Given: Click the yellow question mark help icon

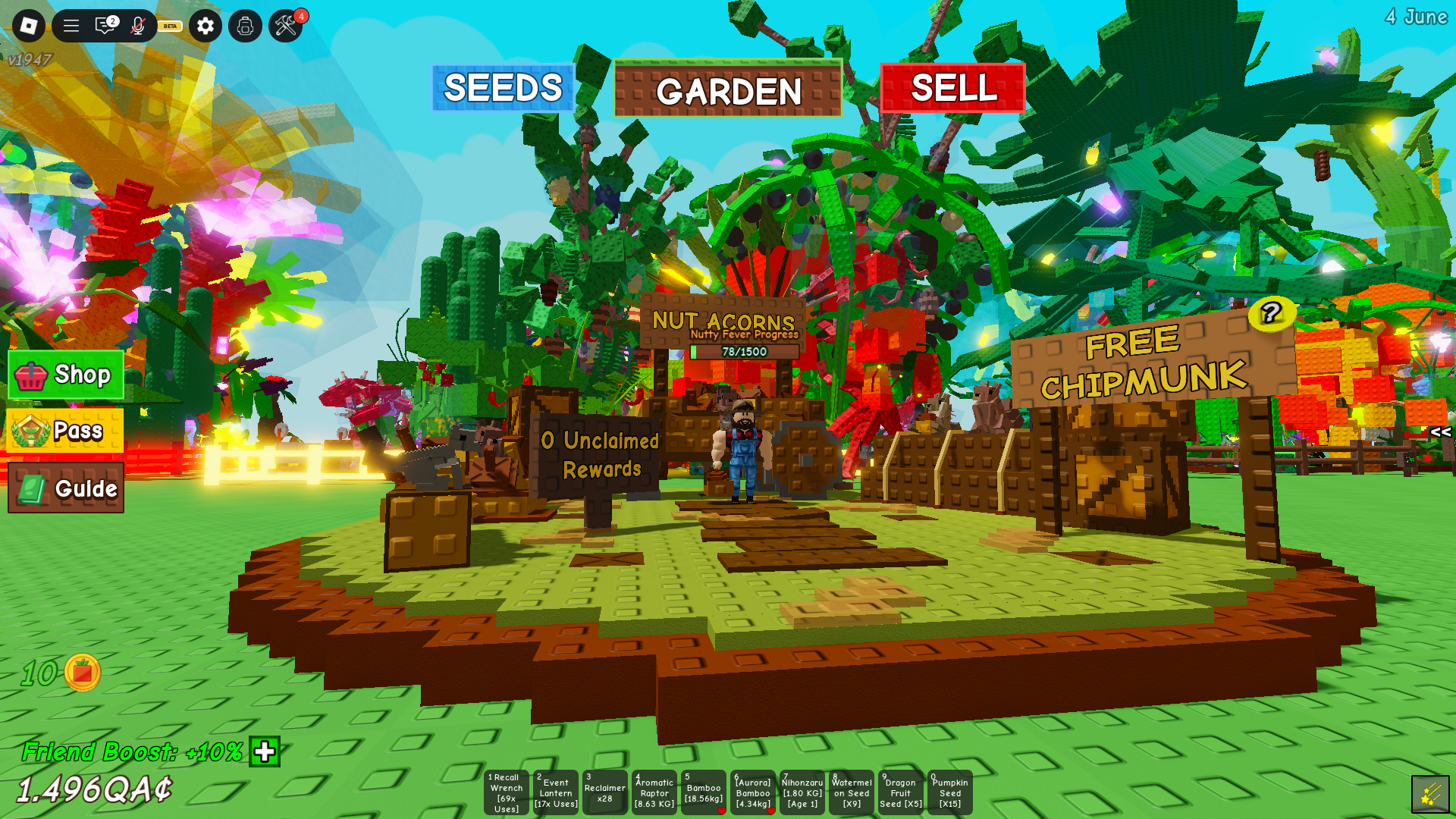Looking at the screenshot, I should tap(1272, 312).
